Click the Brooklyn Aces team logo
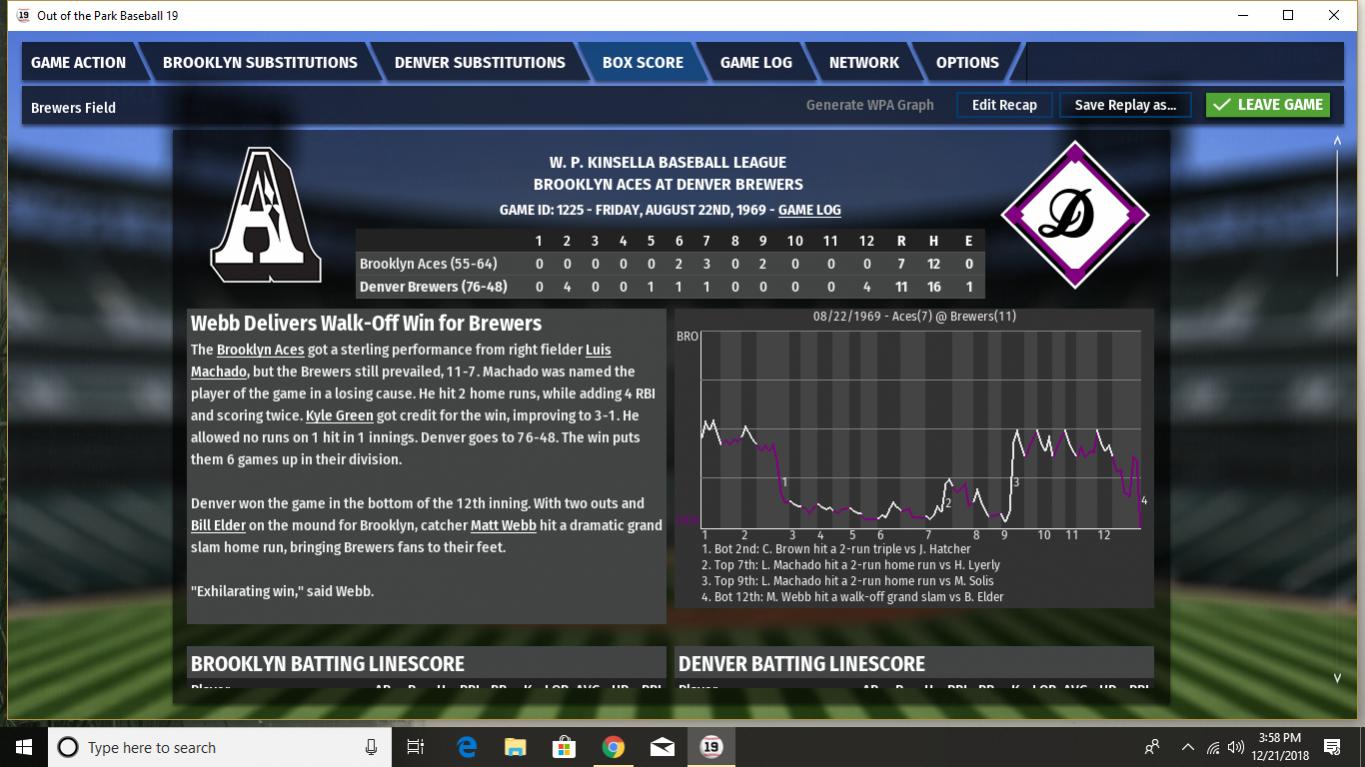Viewport: 1365px width, 767px height. pyautogui.click(x=265, y=215)
